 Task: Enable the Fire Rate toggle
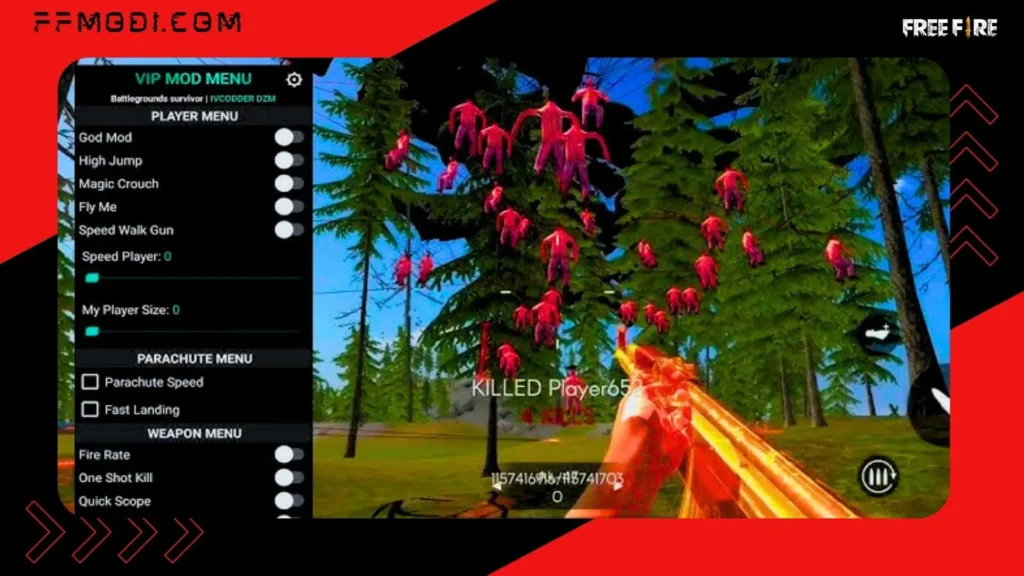point(289,455)
